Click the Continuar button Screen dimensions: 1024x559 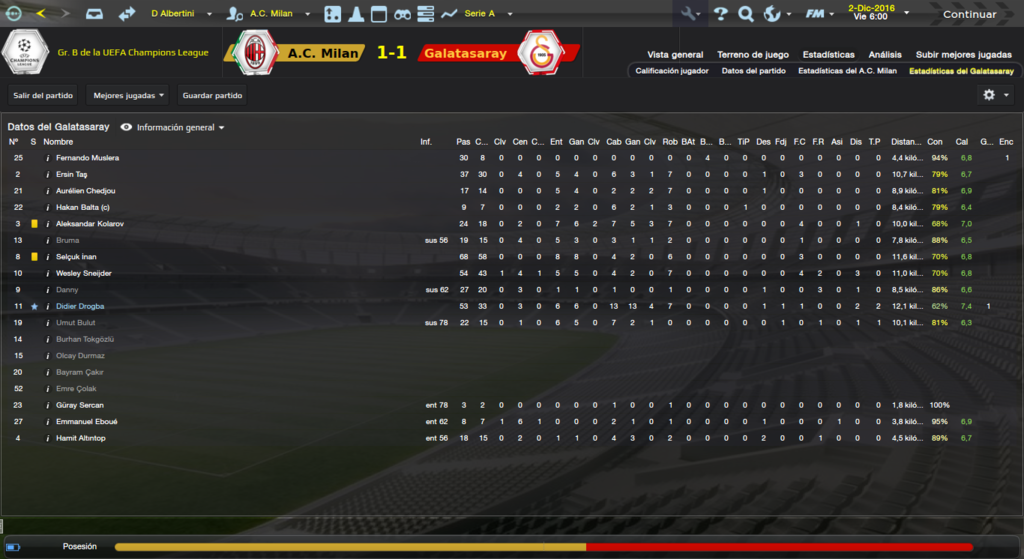click(969, 14)
